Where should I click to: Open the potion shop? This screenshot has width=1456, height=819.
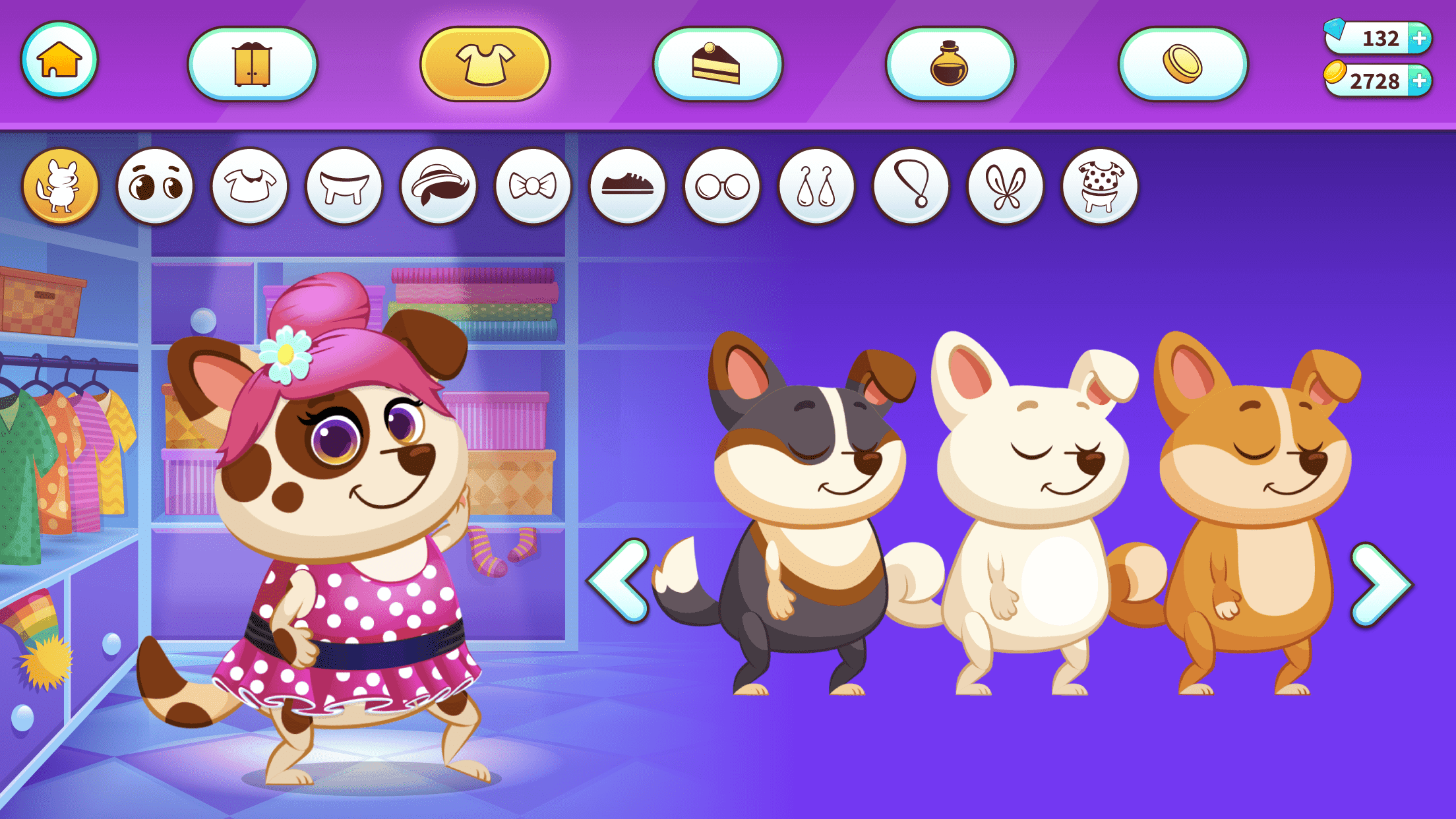coord(950,61)
